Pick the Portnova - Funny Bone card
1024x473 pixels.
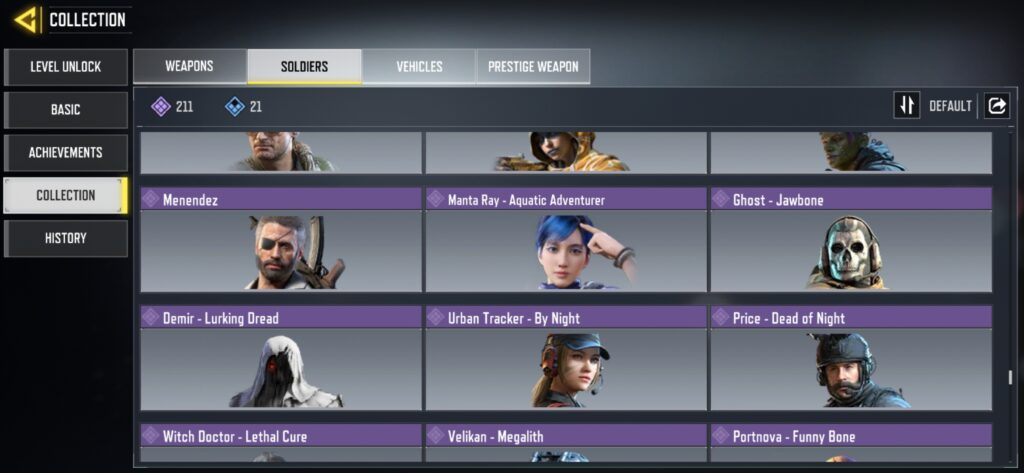click(x=851, y=443)
